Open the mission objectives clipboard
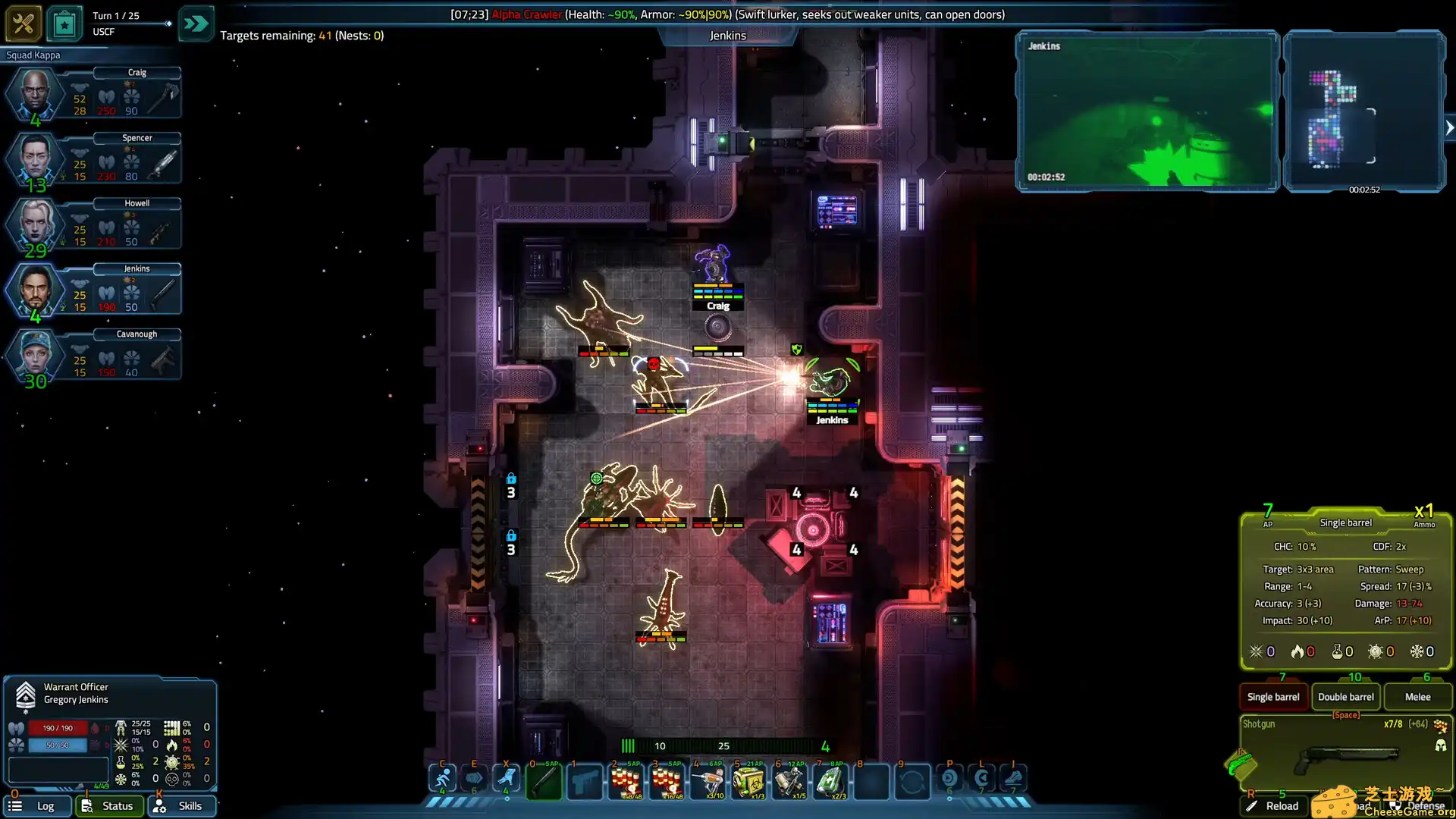 click(x=64, y=24)
